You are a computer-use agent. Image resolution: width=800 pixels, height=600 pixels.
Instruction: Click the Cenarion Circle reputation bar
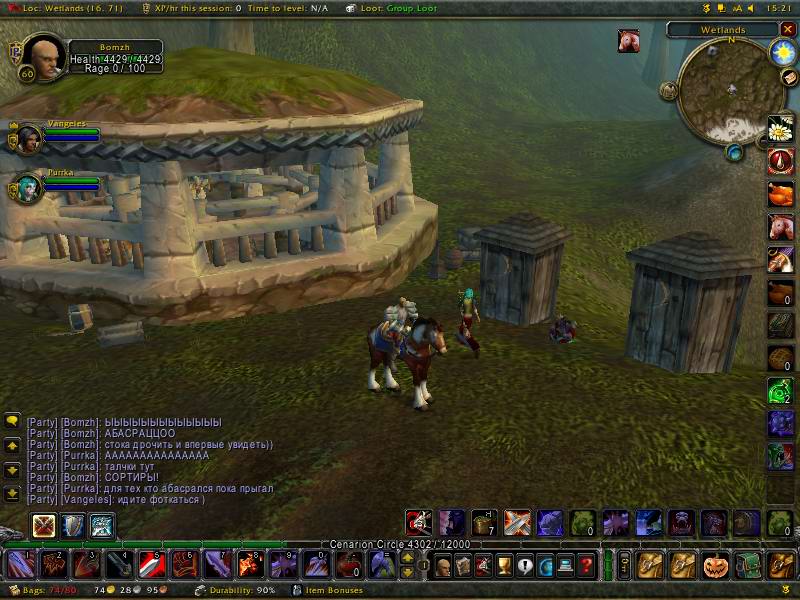pyautogui.click(x=400, y=545)
